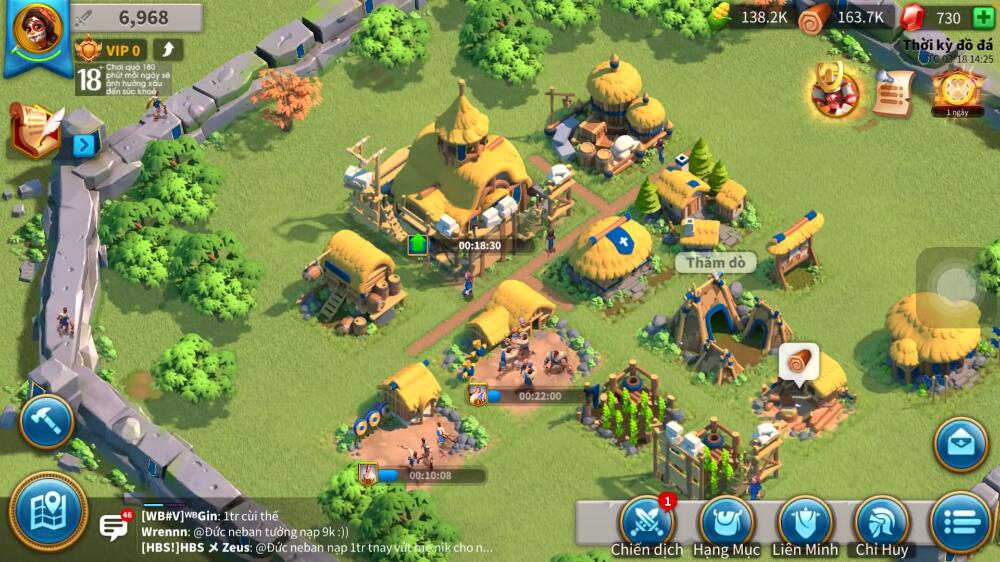Open the Chỉ Huy commander menu
Screen dimensions: 1000x562
882,522
